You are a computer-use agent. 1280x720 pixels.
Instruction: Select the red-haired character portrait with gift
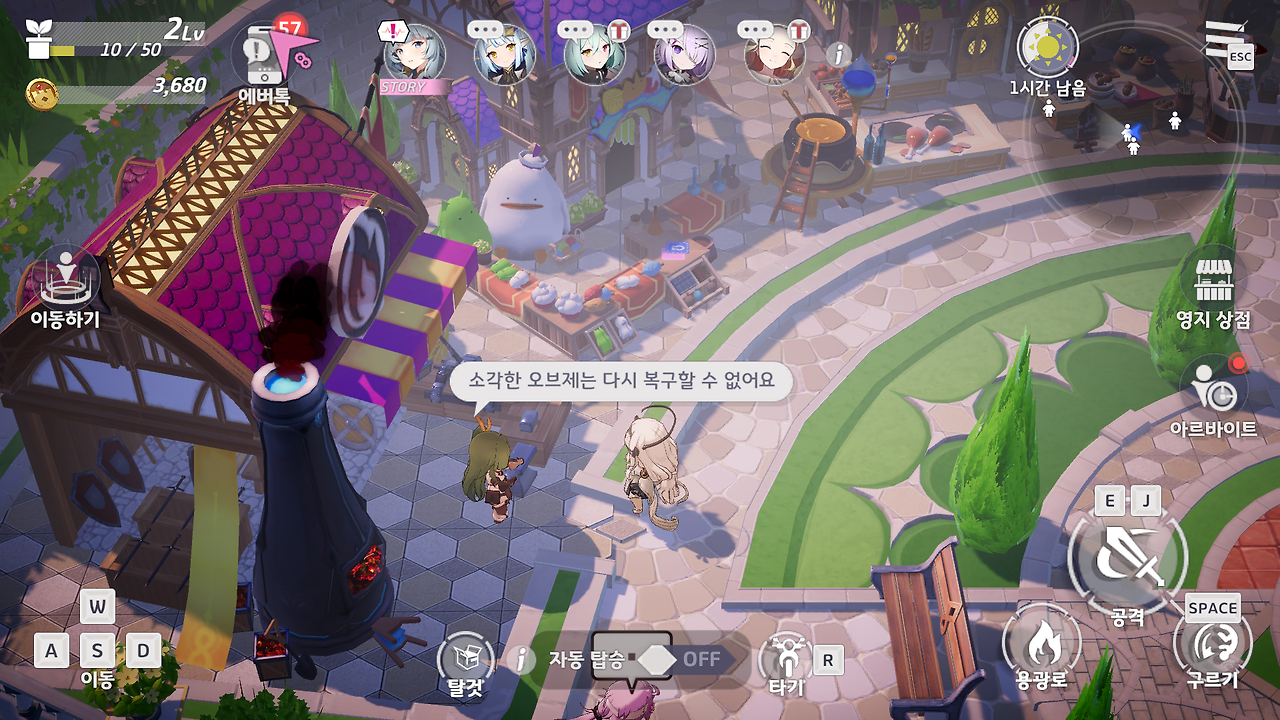point(775,55)
